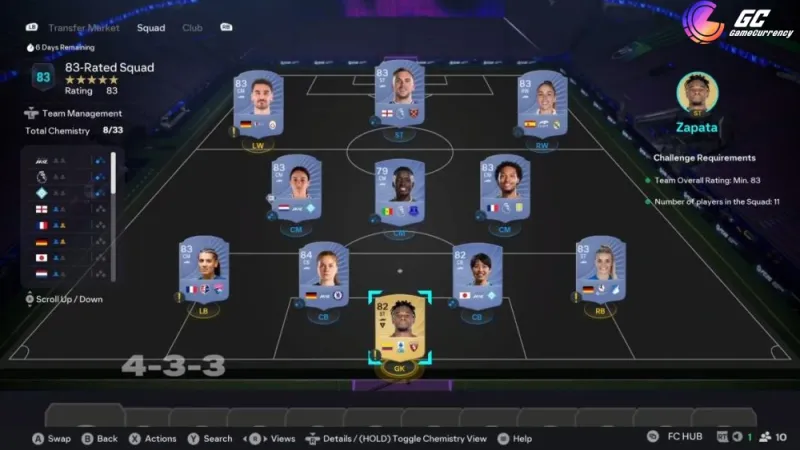Select the RB player card
This screenshot has width=800, height=450.
coord(600,269)
